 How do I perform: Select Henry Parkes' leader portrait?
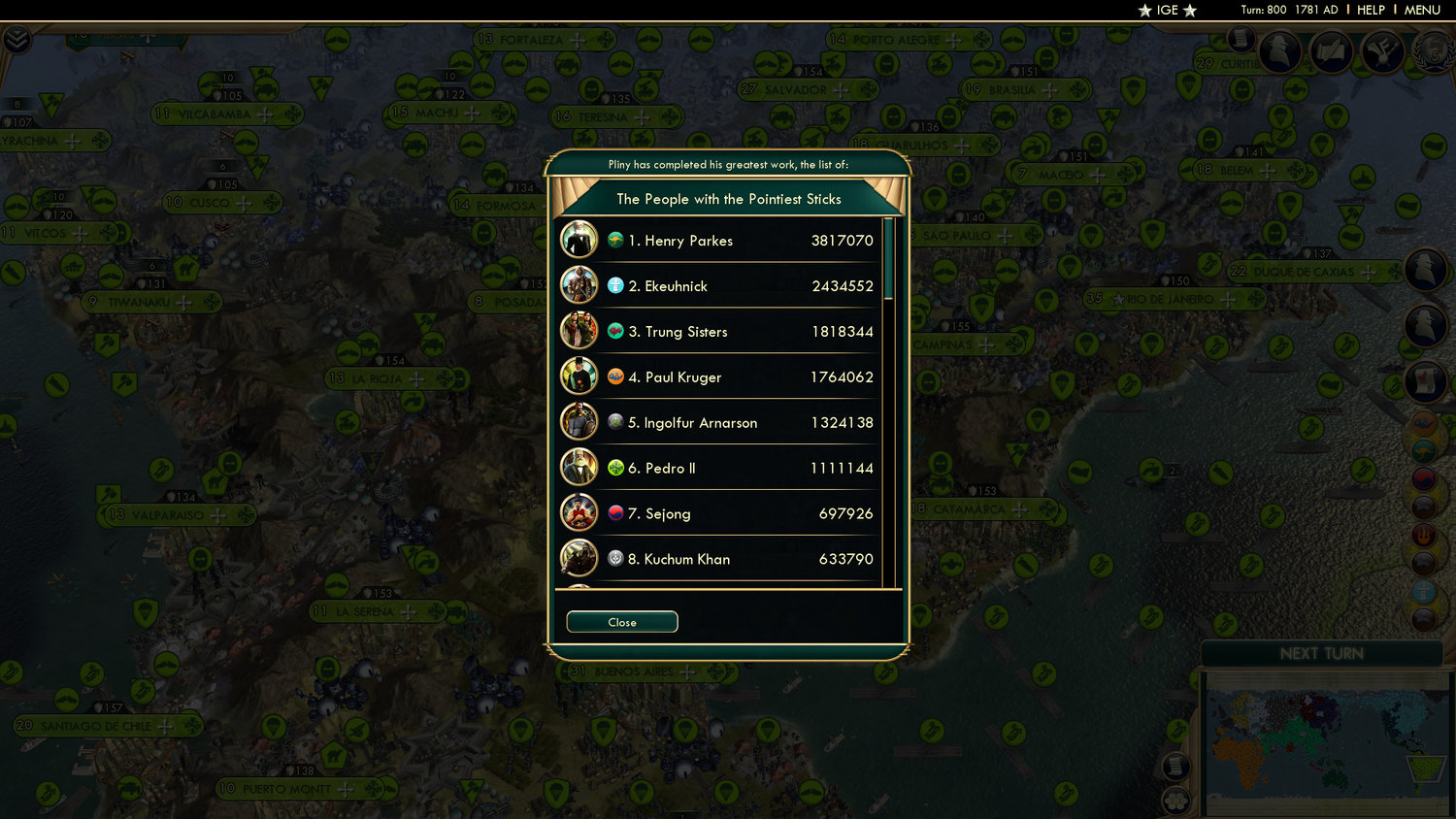[x=579, y=240]
